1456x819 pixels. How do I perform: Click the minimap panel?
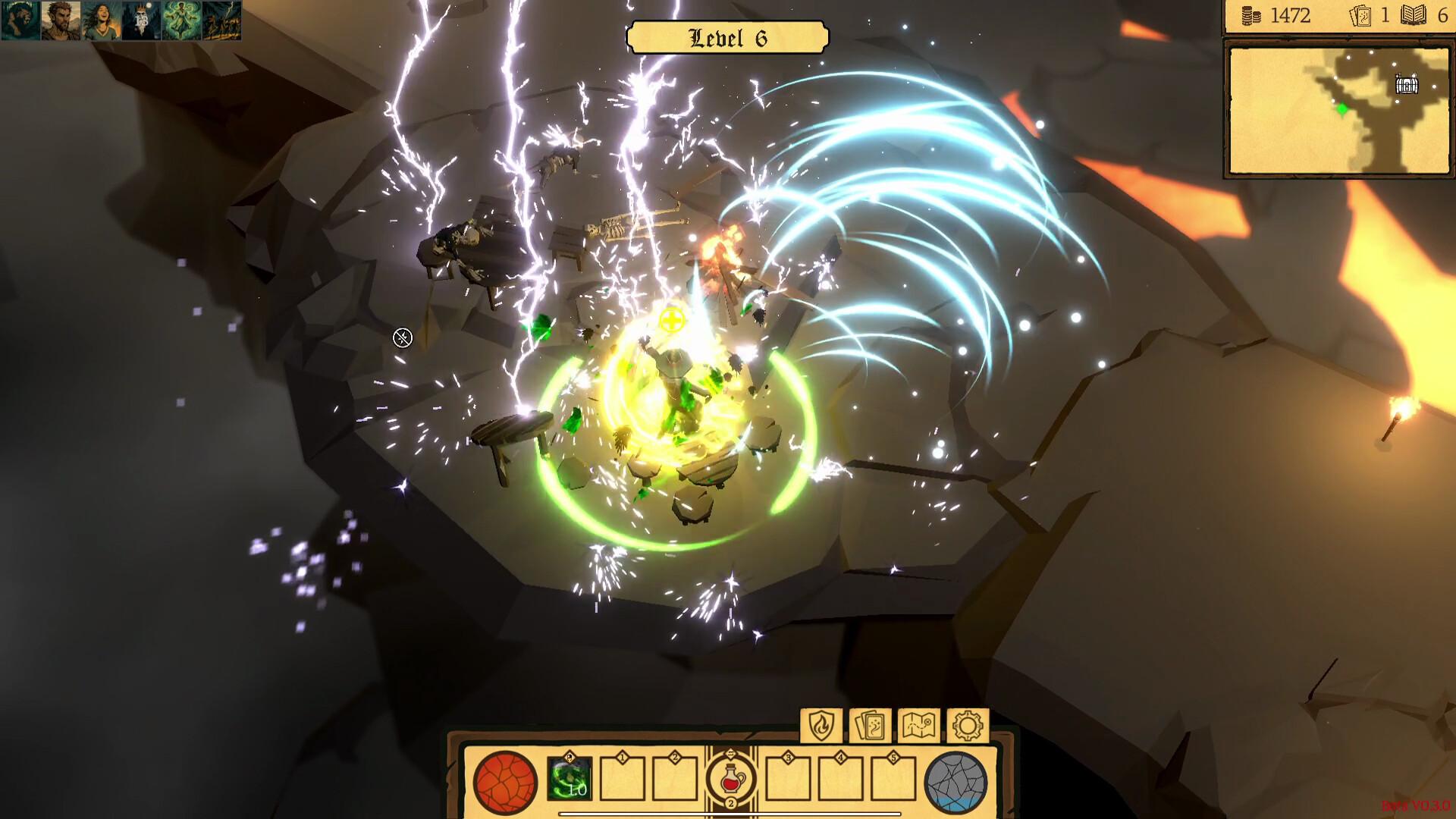(x=1338, y=111)
